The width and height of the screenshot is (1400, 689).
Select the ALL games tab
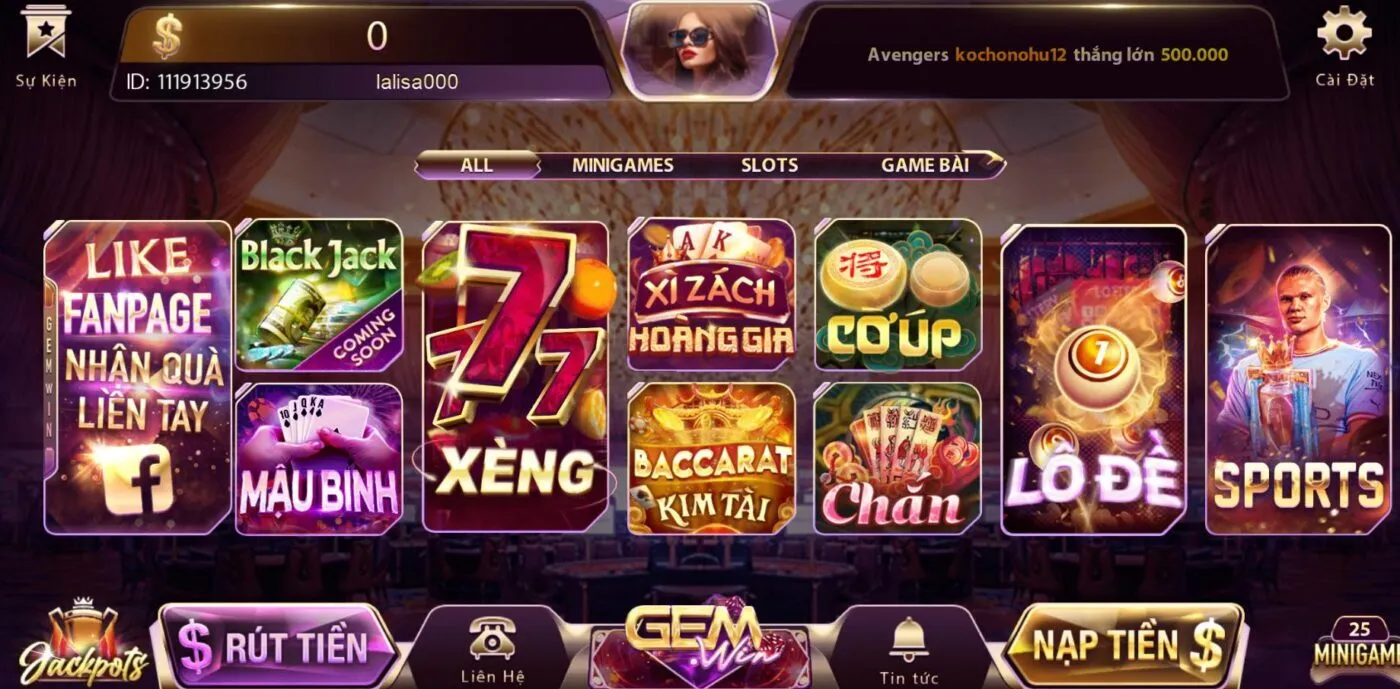point(477,165)
